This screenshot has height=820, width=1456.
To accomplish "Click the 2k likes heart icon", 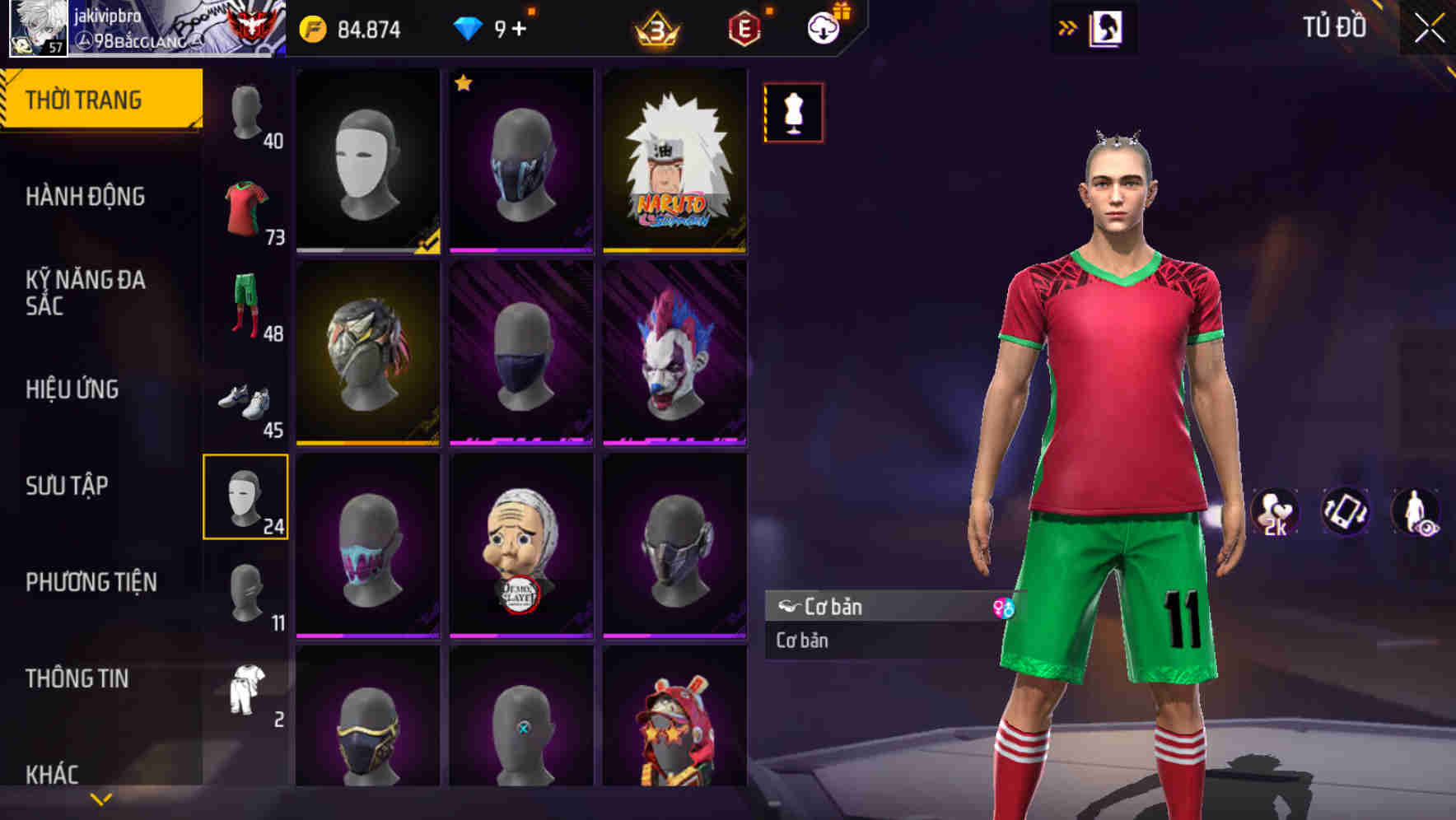I will click(1275, 510).
